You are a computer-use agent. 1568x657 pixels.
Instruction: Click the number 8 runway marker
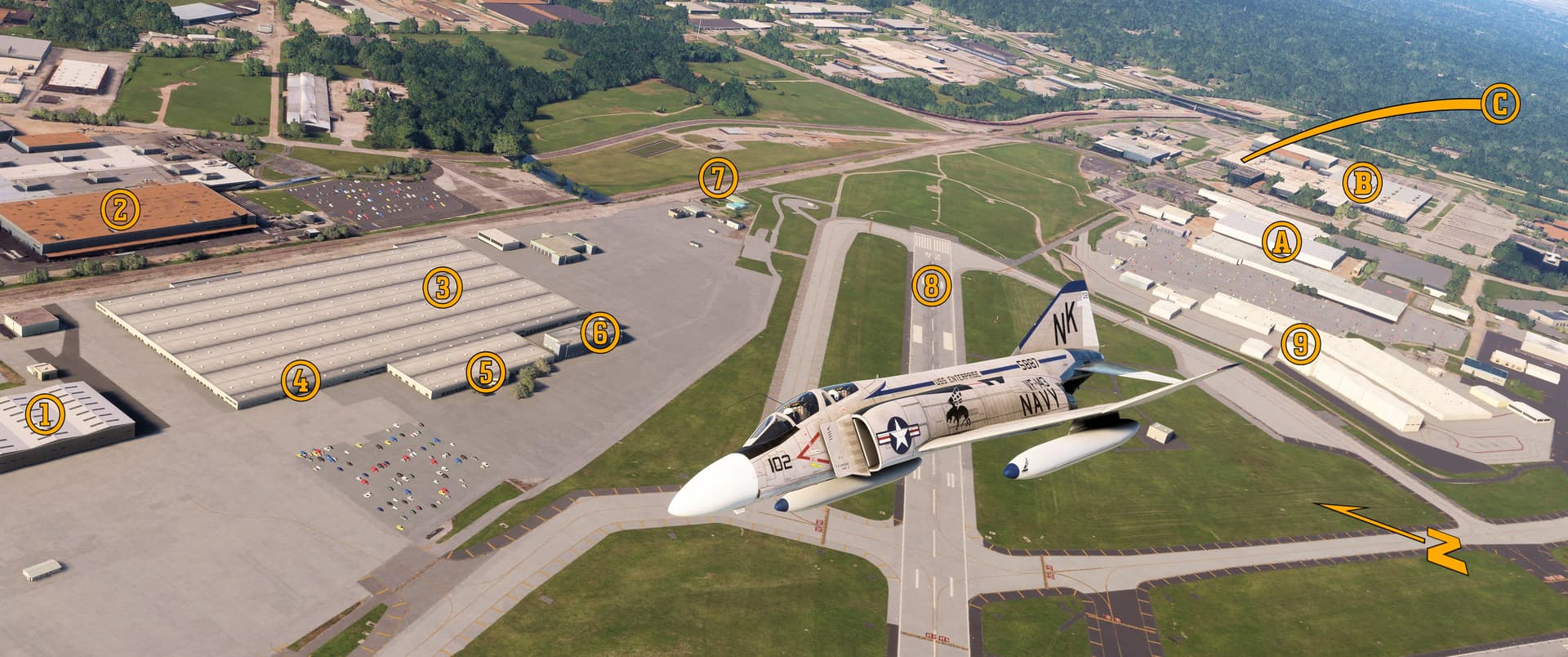click(932, 285)
